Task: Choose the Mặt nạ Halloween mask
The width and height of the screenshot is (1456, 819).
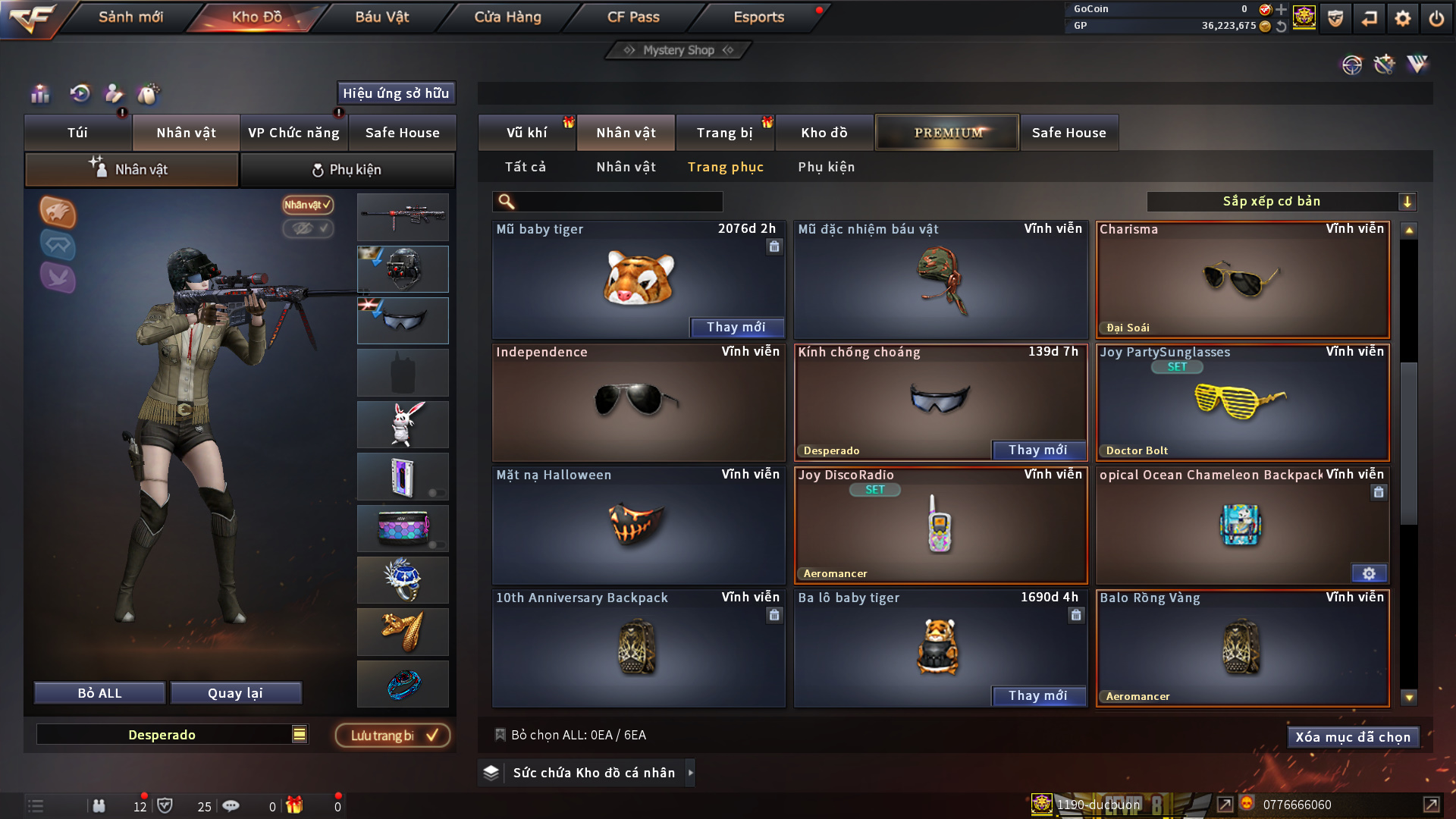Action: pyautogui.click(x=638, y=525)
